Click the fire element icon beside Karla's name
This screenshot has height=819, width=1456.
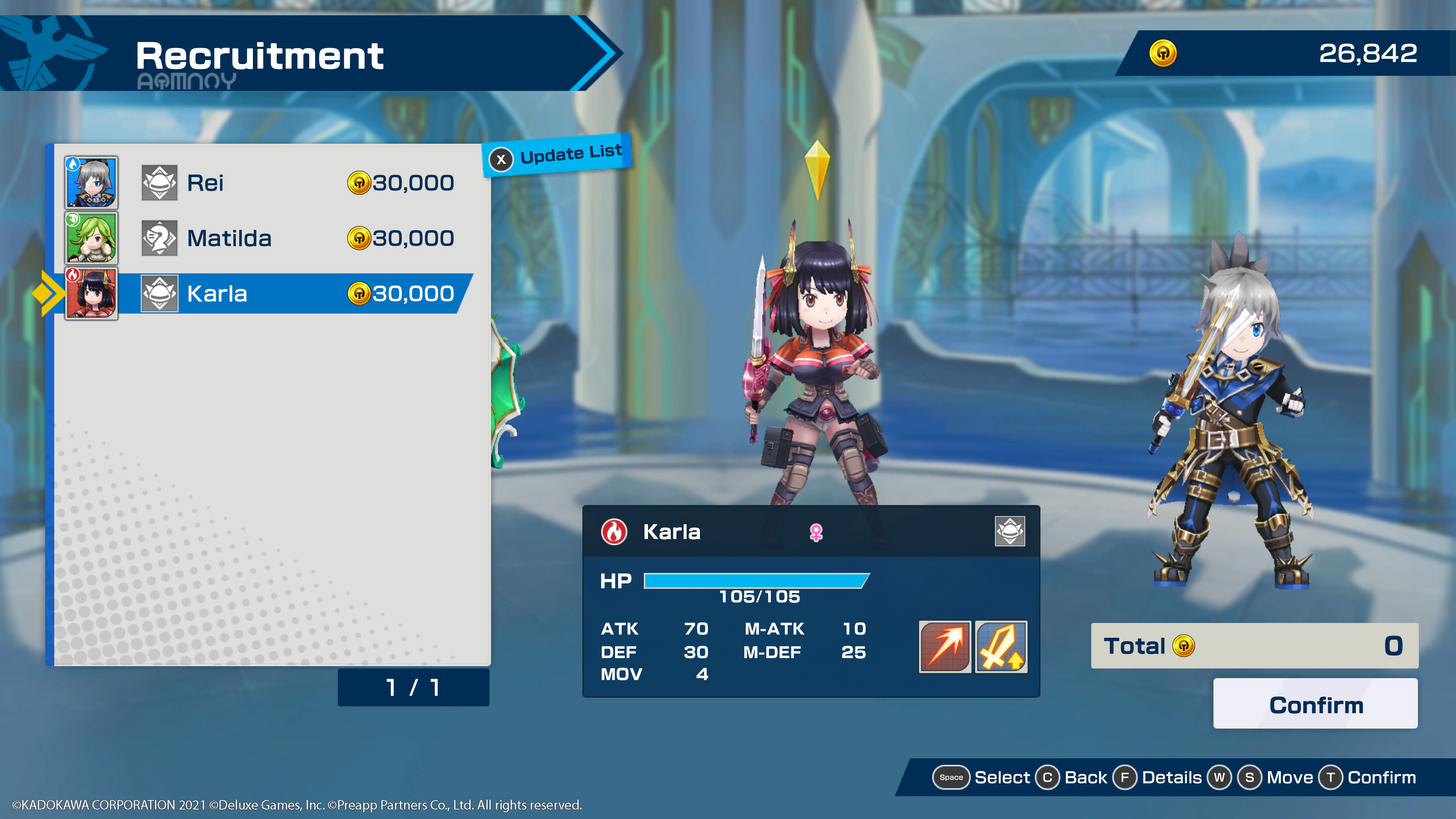(x=614, y=532)
